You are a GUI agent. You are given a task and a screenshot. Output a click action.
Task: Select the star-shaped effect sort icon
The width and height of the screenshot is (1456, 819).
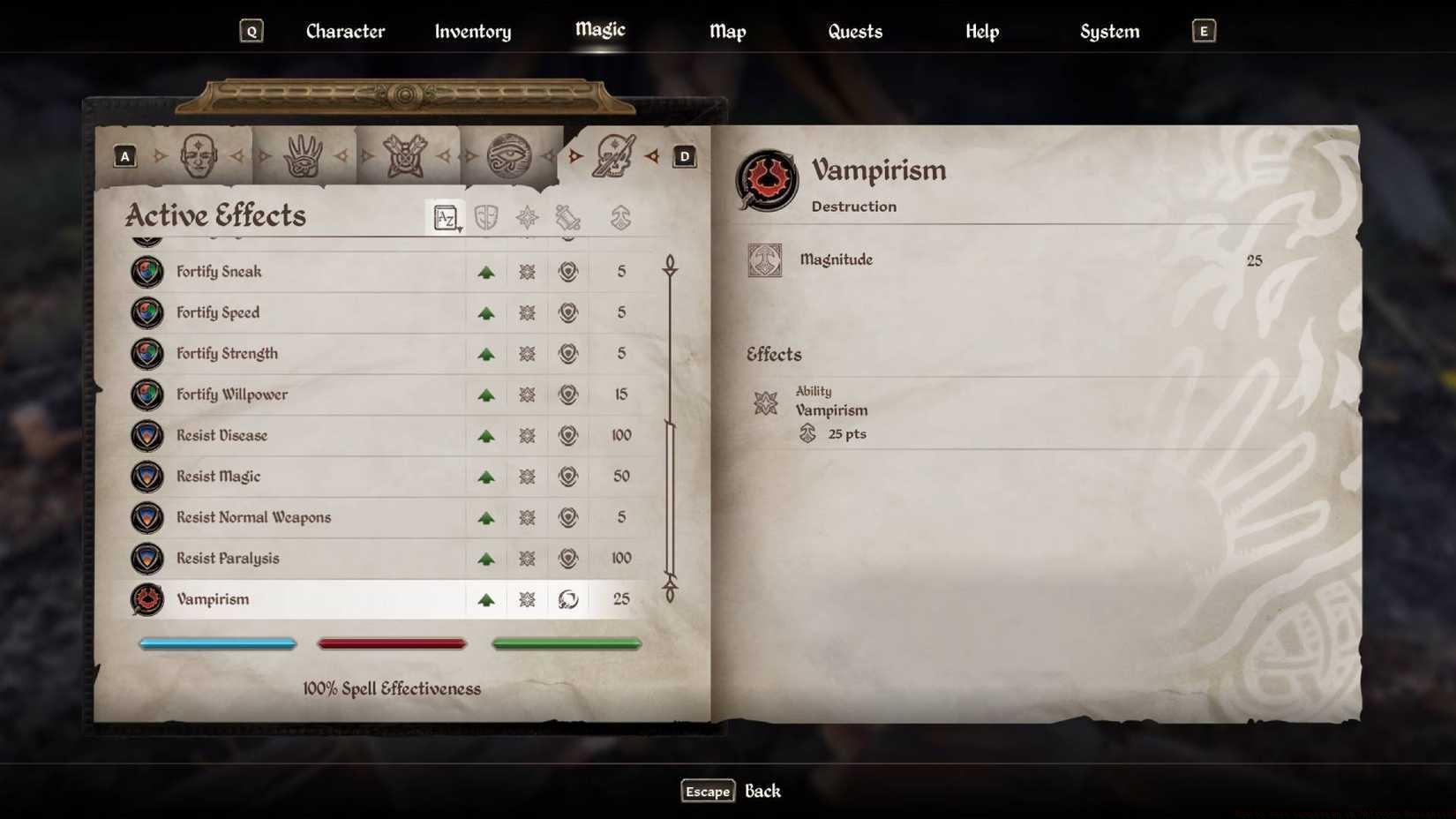[x=527, y=218]
